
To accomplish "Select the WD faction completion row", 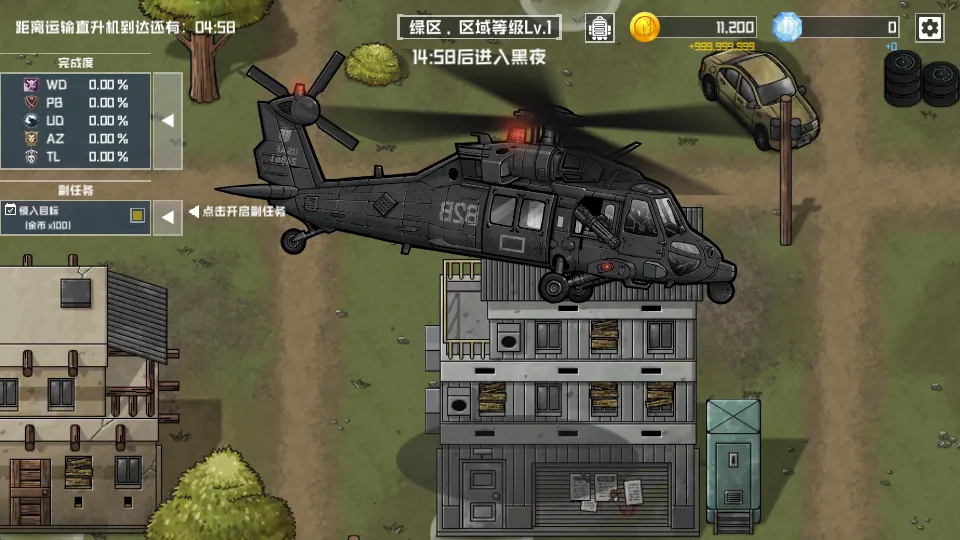I will 76,85.
